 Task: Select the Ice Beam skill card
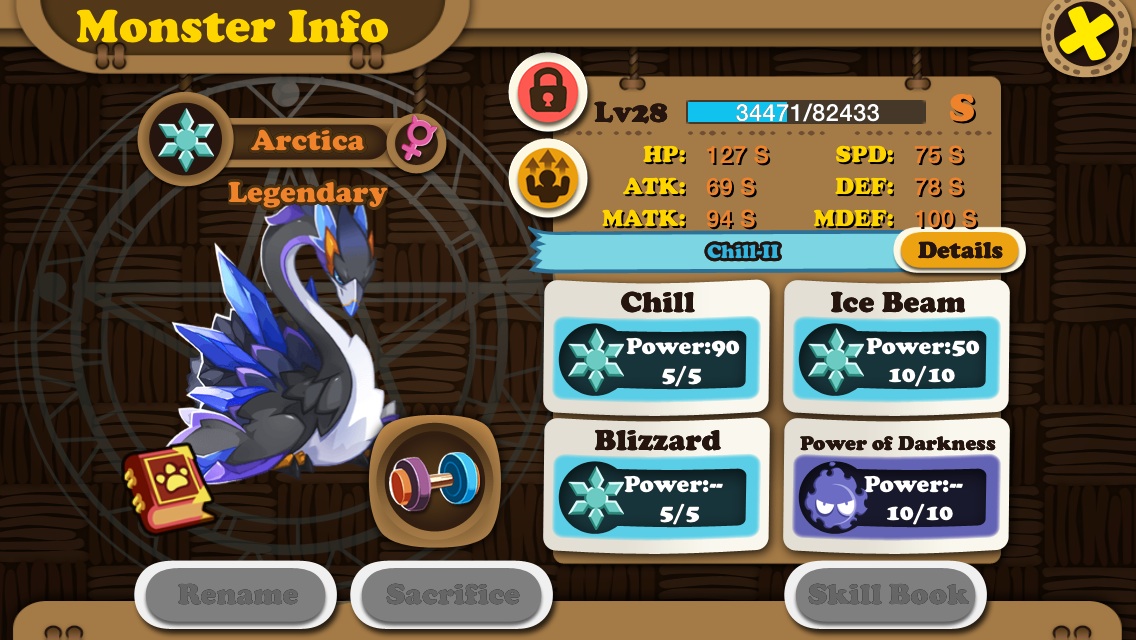pyautogui.click(x=897, y=346)
